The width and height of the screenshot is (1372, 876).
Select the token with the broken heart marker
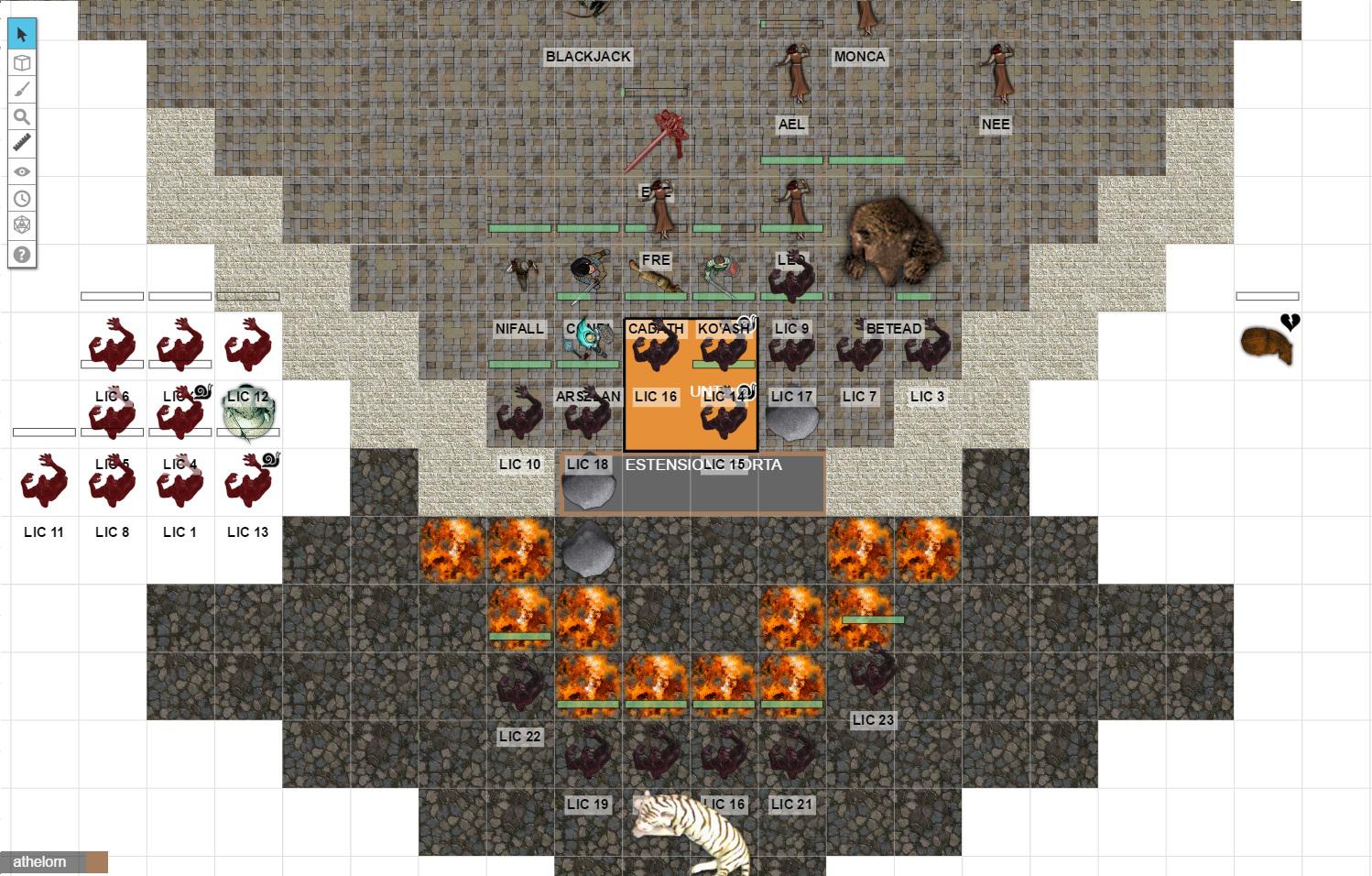[x=1267, y=345]
